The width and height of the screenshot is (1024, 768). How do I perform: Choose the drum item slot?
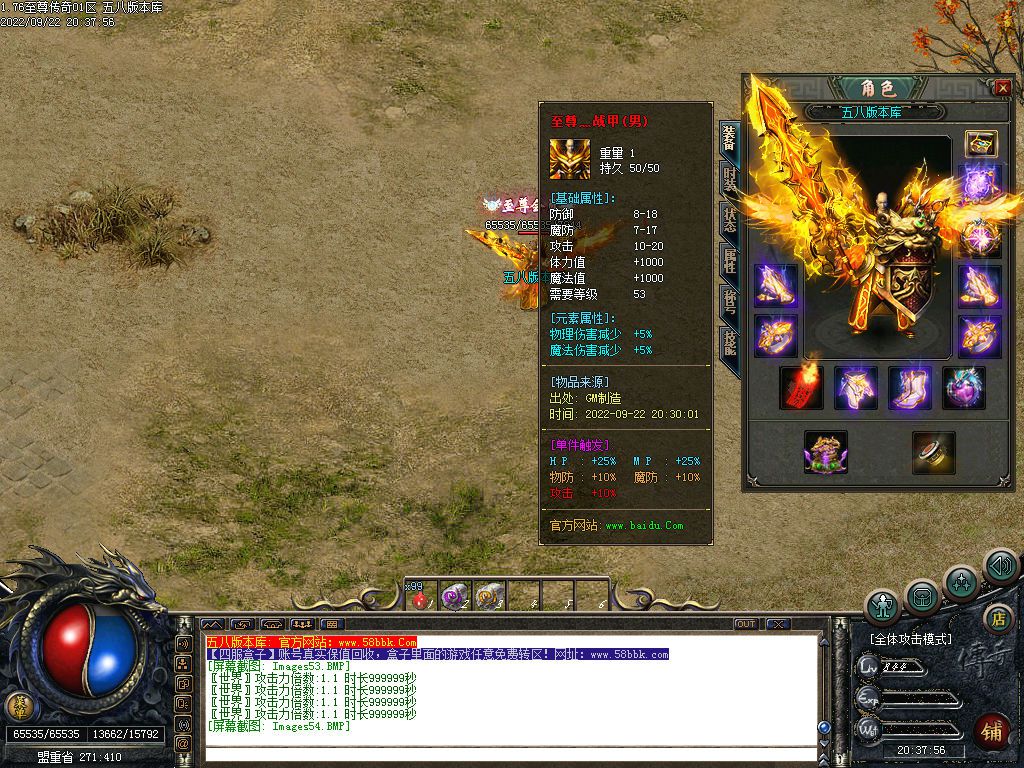coord(933,452)
